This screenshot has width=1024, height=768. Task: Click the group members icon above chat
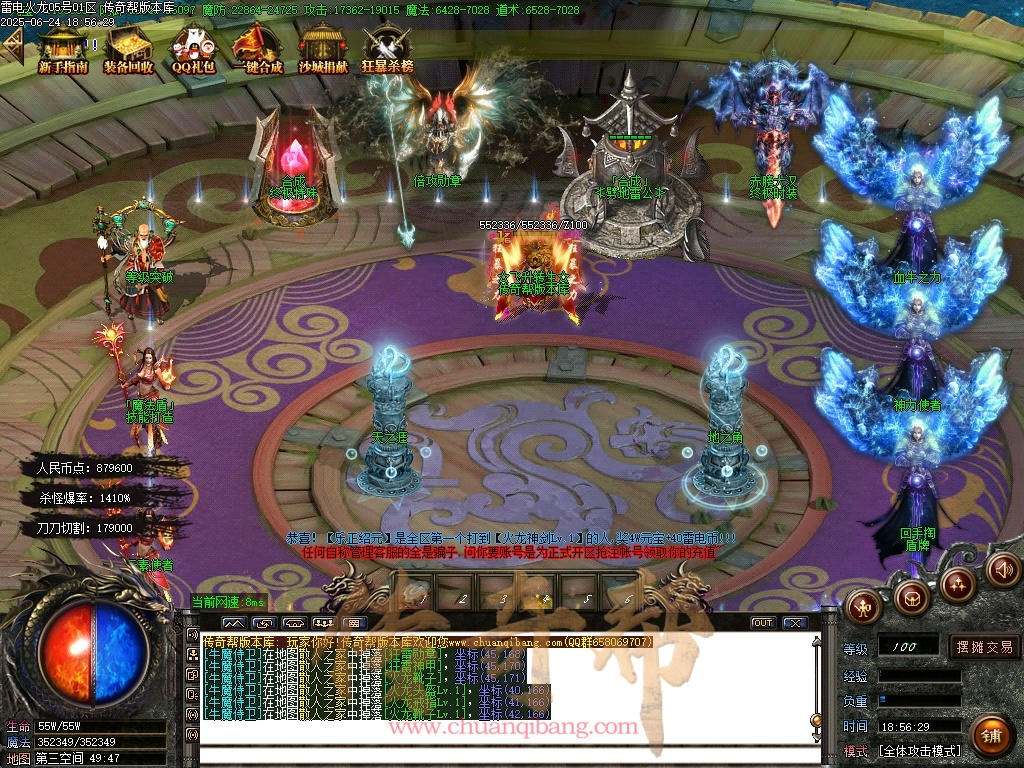click(x=324, y=623)
